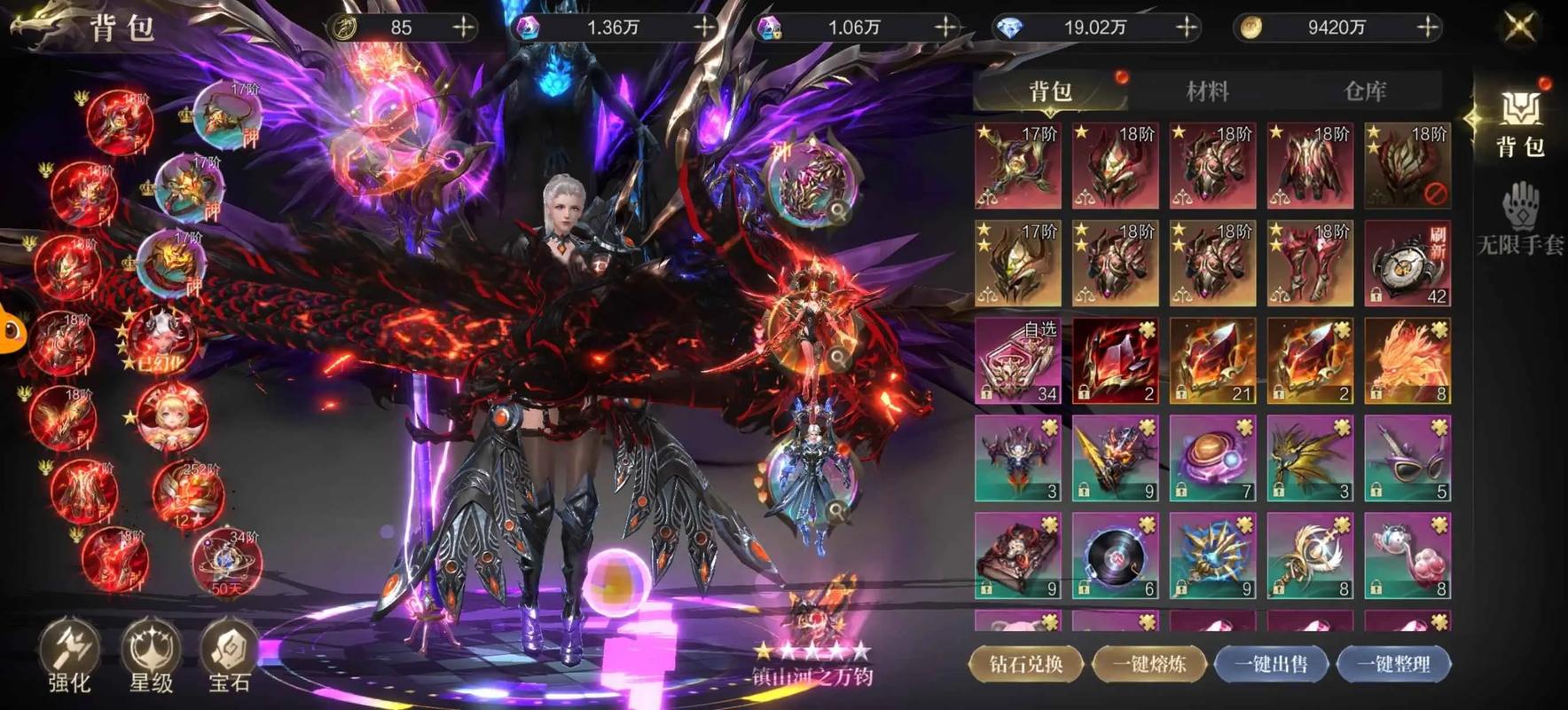
Task: Select the sunglasses item slot
Action: point(1407,459)
